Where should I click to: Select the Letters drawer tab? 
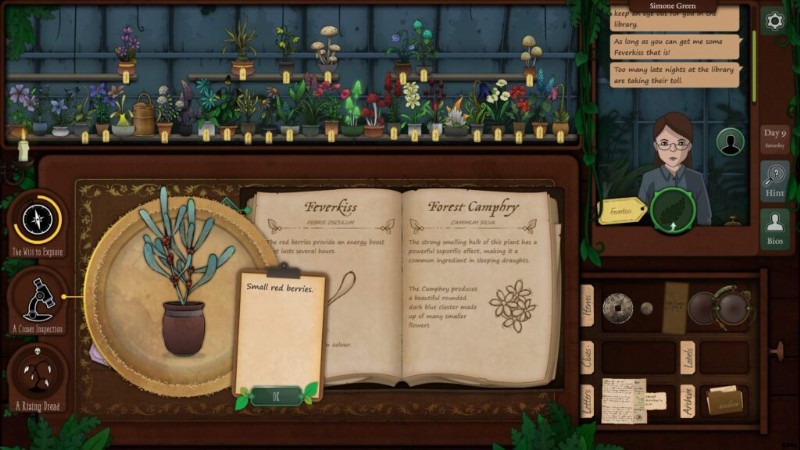[587, 401]
